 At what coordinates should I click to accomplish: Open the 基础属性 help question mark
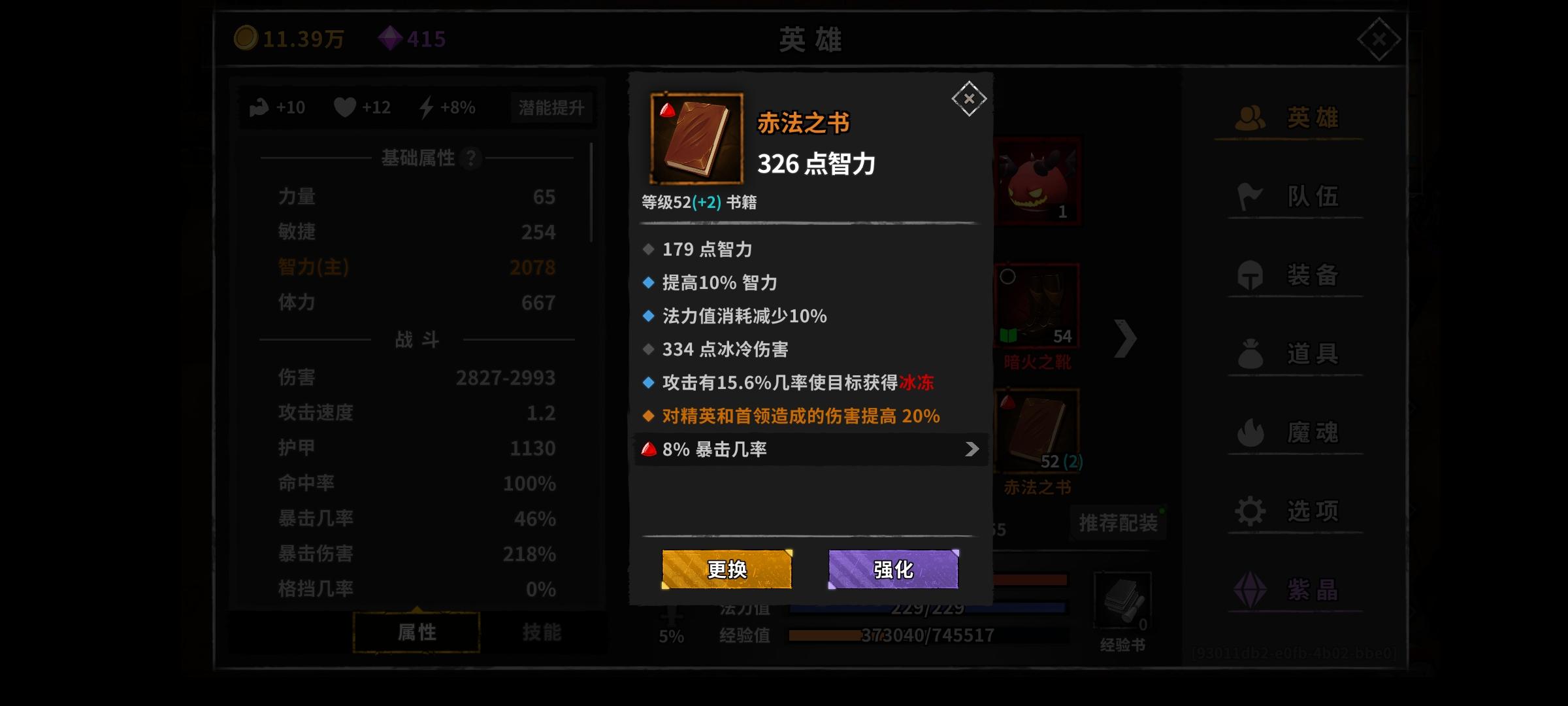pos(472,158)
